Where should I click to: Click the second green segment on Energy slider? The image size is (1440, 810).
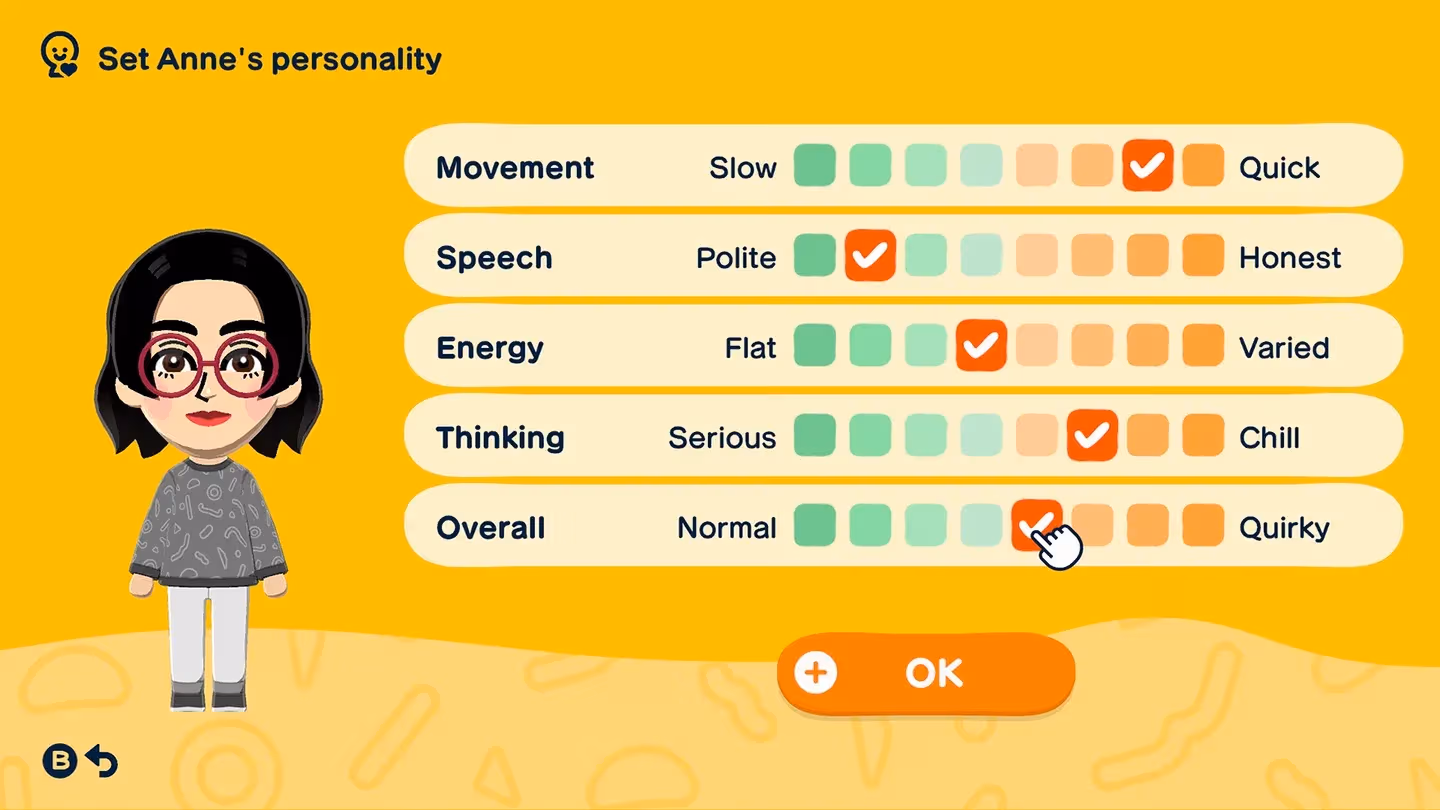click(869, 346)
